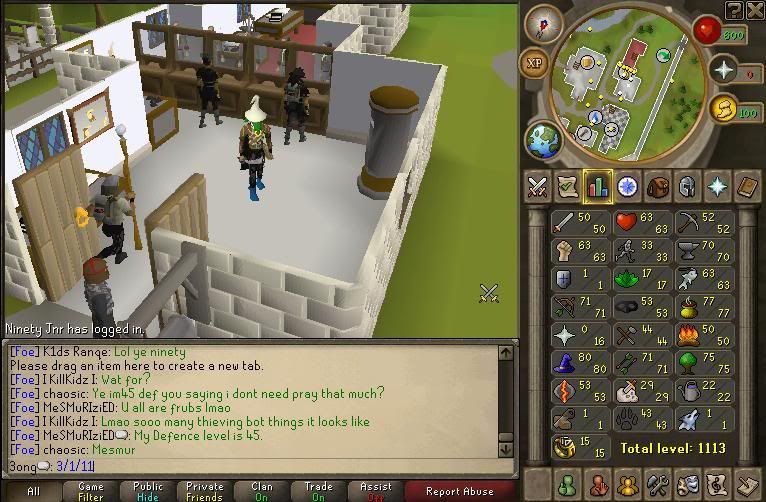The height and width of the screenshot is (502, 766).
Task: Toggle run with the boot energy orb
Action: coord(723,108)
